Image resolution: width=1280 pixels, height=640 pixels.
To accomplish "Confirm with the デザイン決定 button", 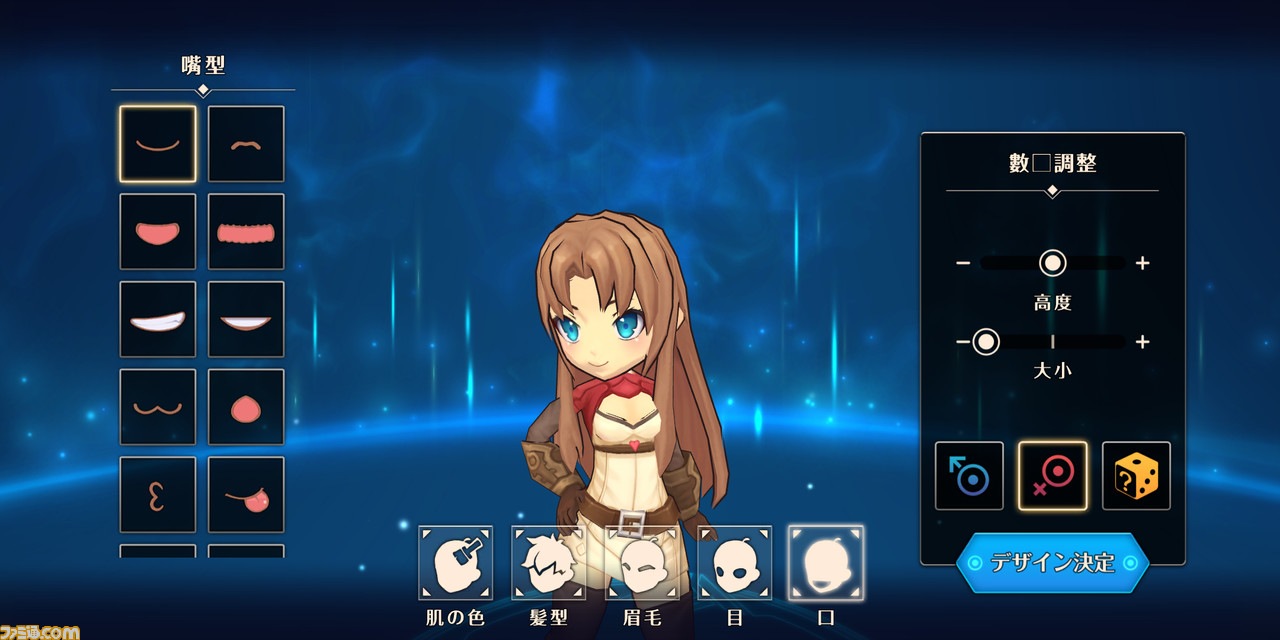I will (1052, 562).
